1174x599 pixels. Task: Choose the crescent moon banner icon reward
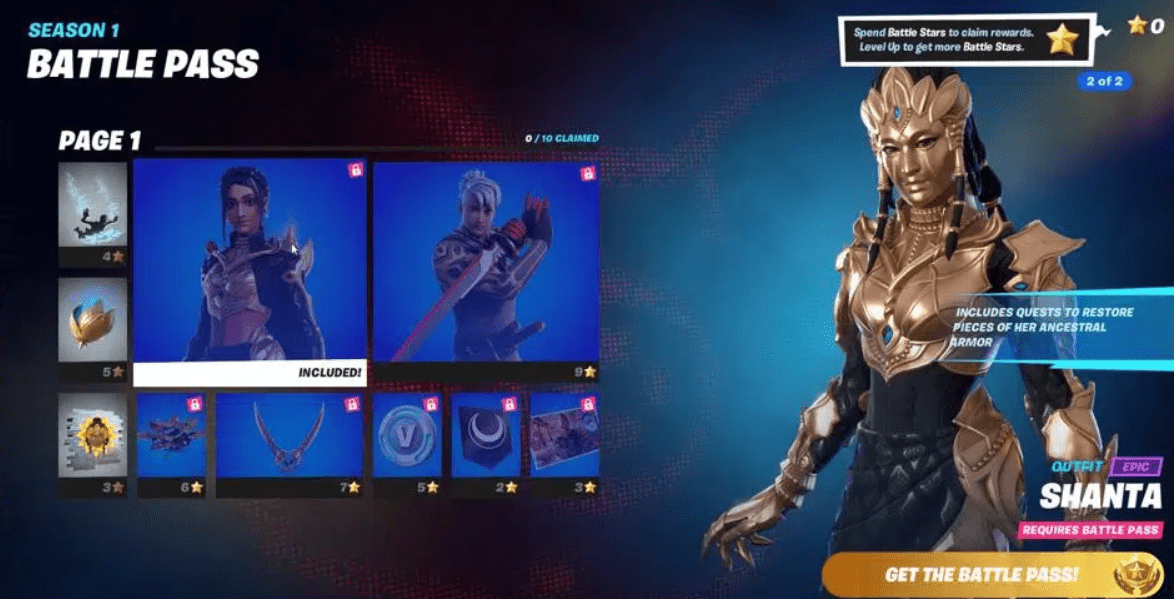click(x=485, y=436)
